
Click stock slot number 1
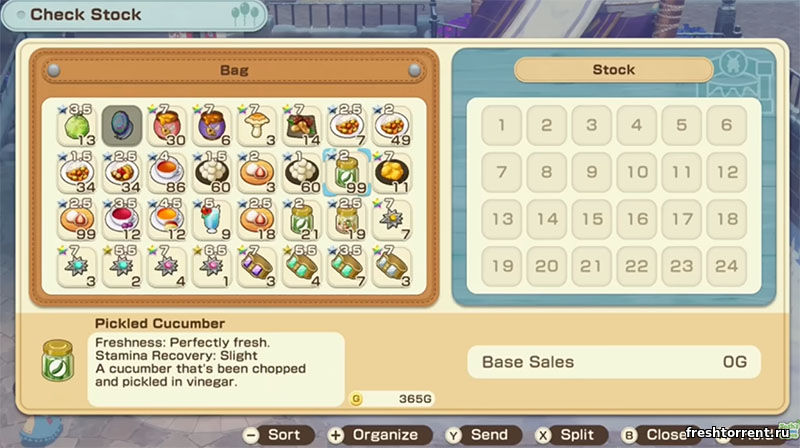[x=501, y=126]
